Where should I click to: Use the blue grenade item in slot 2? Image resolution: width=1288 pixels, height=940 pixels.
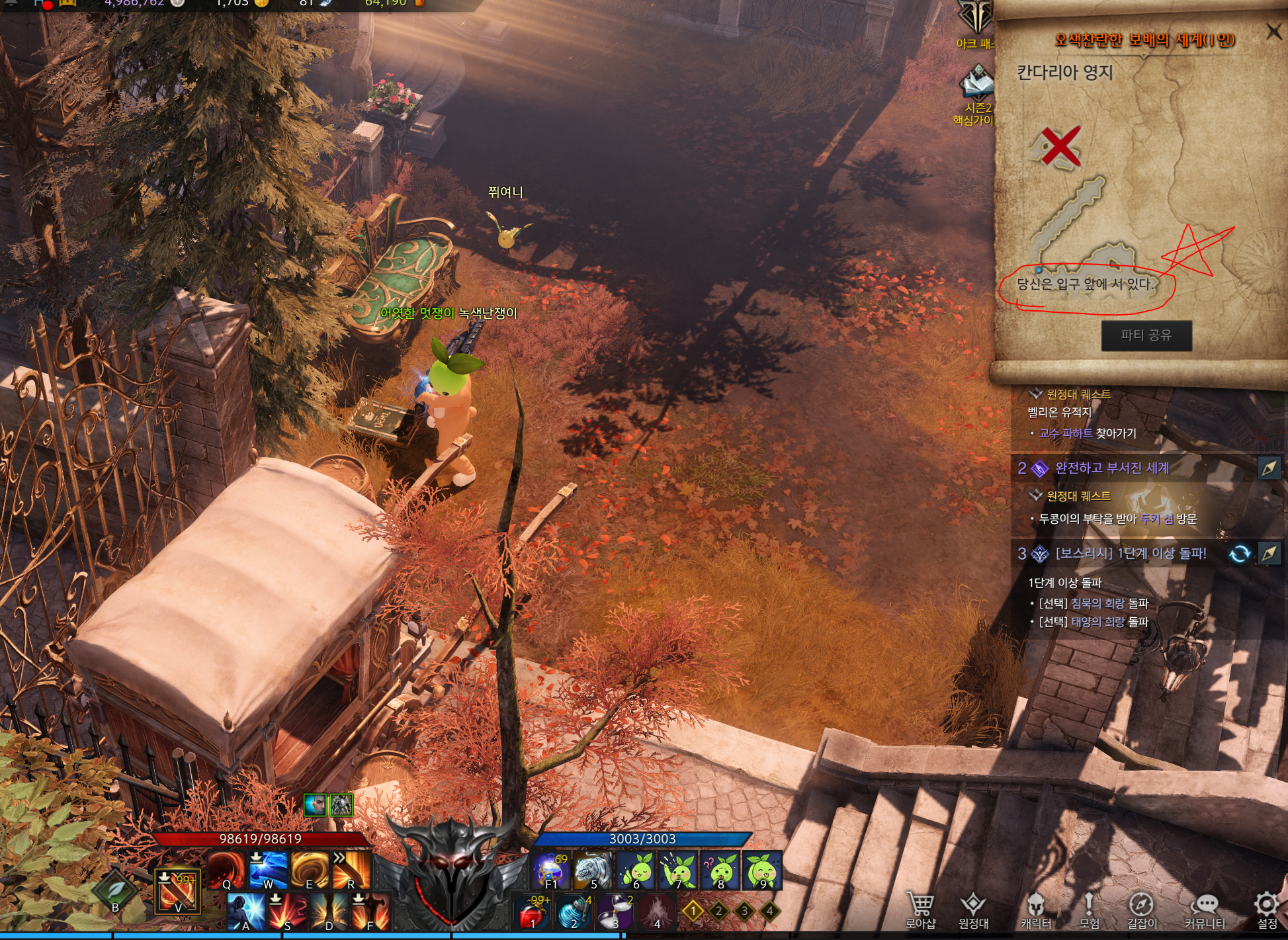(573, 913)
